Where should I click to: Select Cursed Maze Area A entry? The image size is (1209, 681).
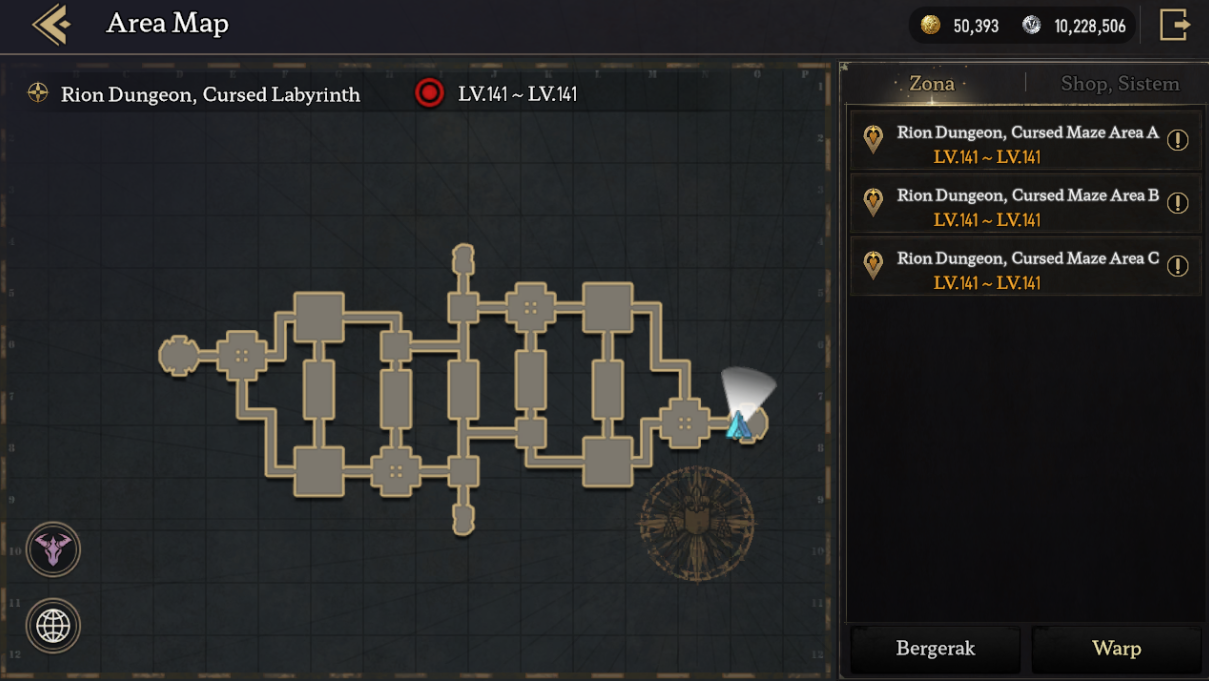point(1015,143)
